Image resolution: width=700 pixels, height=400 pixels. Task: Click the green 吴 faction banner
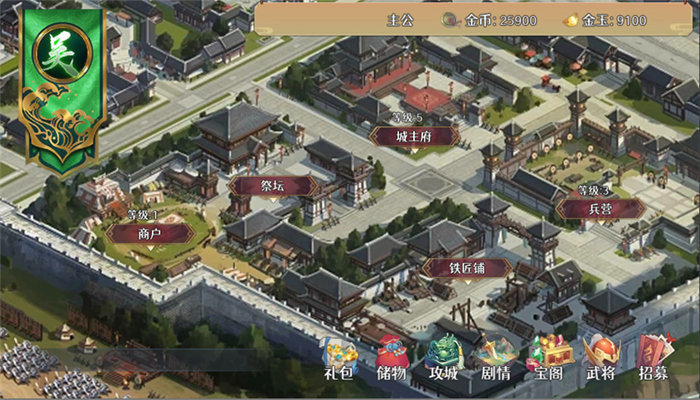click(x=62, y=85)
